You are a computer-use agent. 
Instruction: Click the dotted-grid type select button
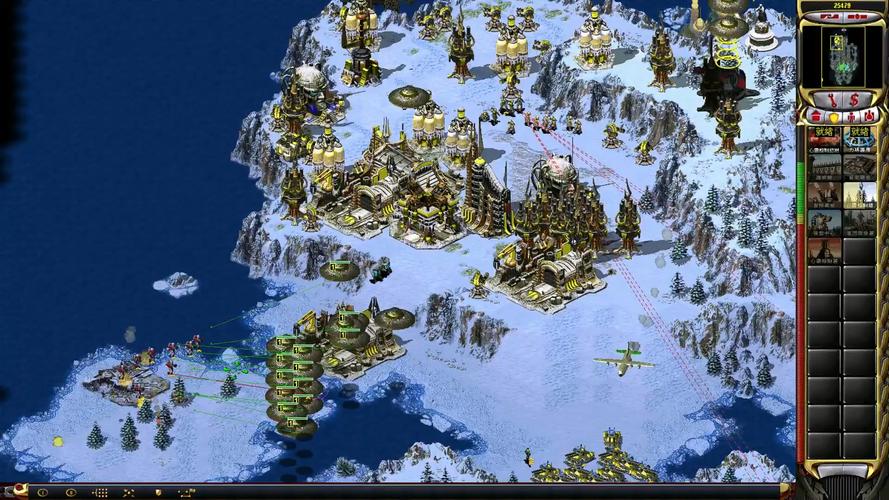pyautogui.click(x=99, y=492)
